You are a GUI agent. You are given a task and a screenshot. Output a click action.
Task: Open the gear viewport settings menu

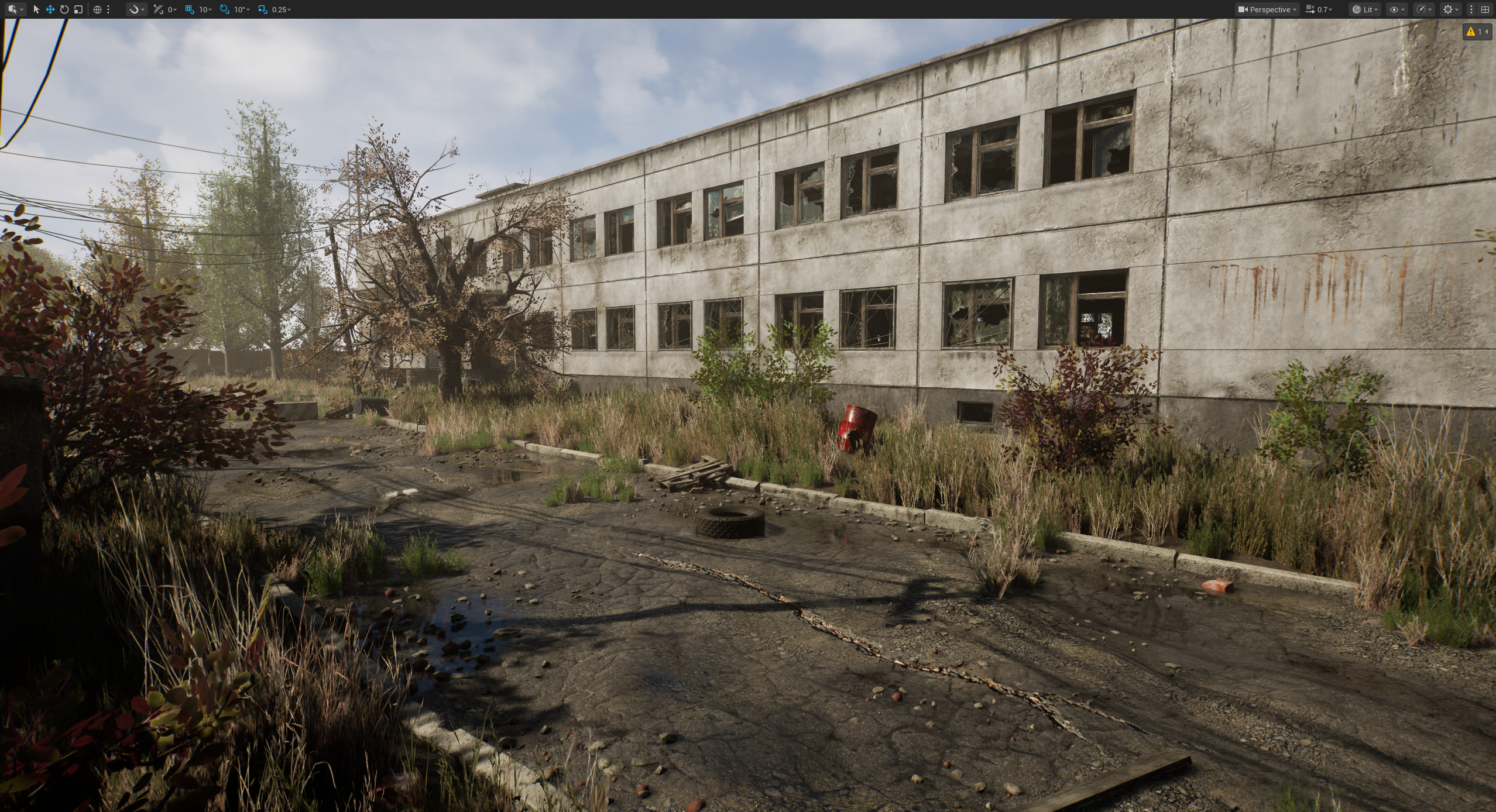coord(1450,9)
